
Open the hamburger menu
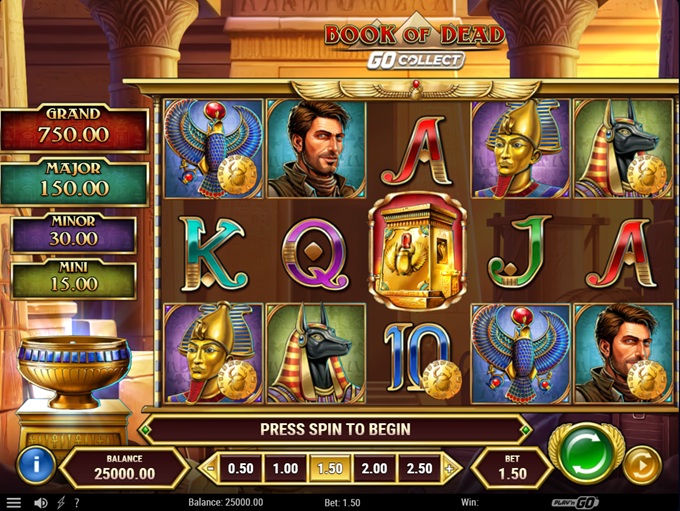tap(14, 502)
